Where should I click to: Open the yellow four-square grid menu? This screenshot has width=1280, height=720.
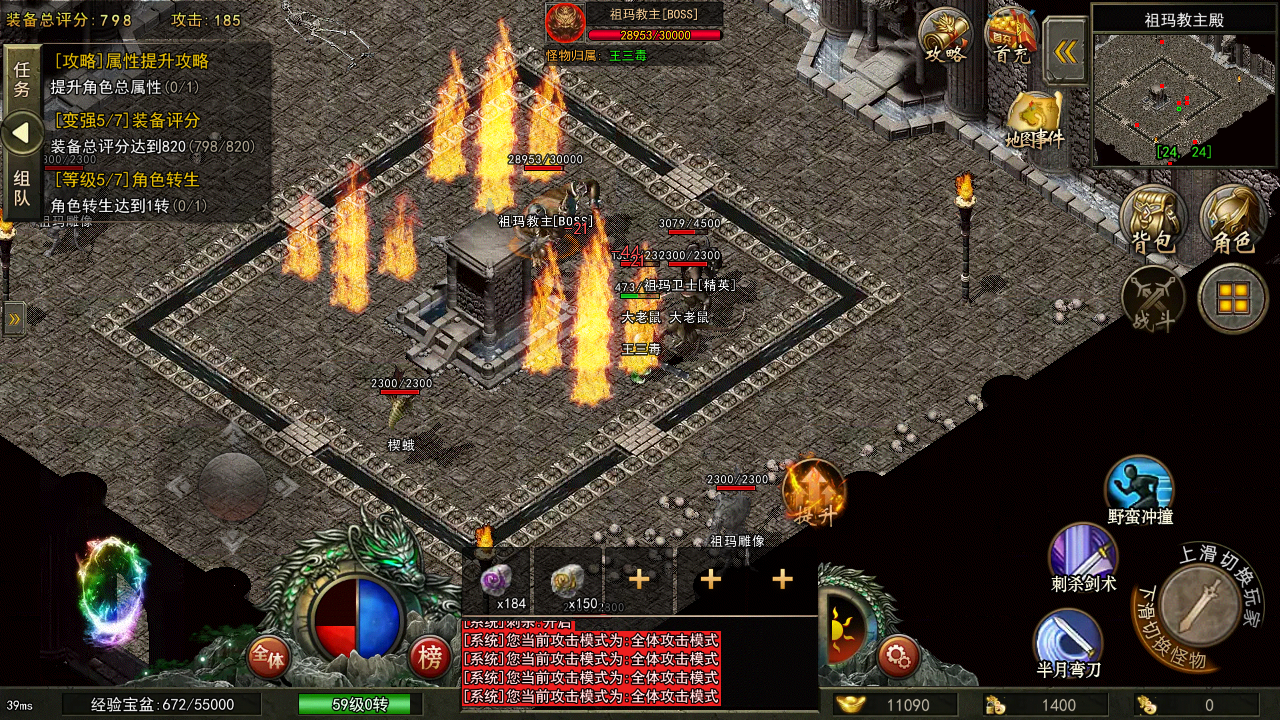(x=1233, y=297)
